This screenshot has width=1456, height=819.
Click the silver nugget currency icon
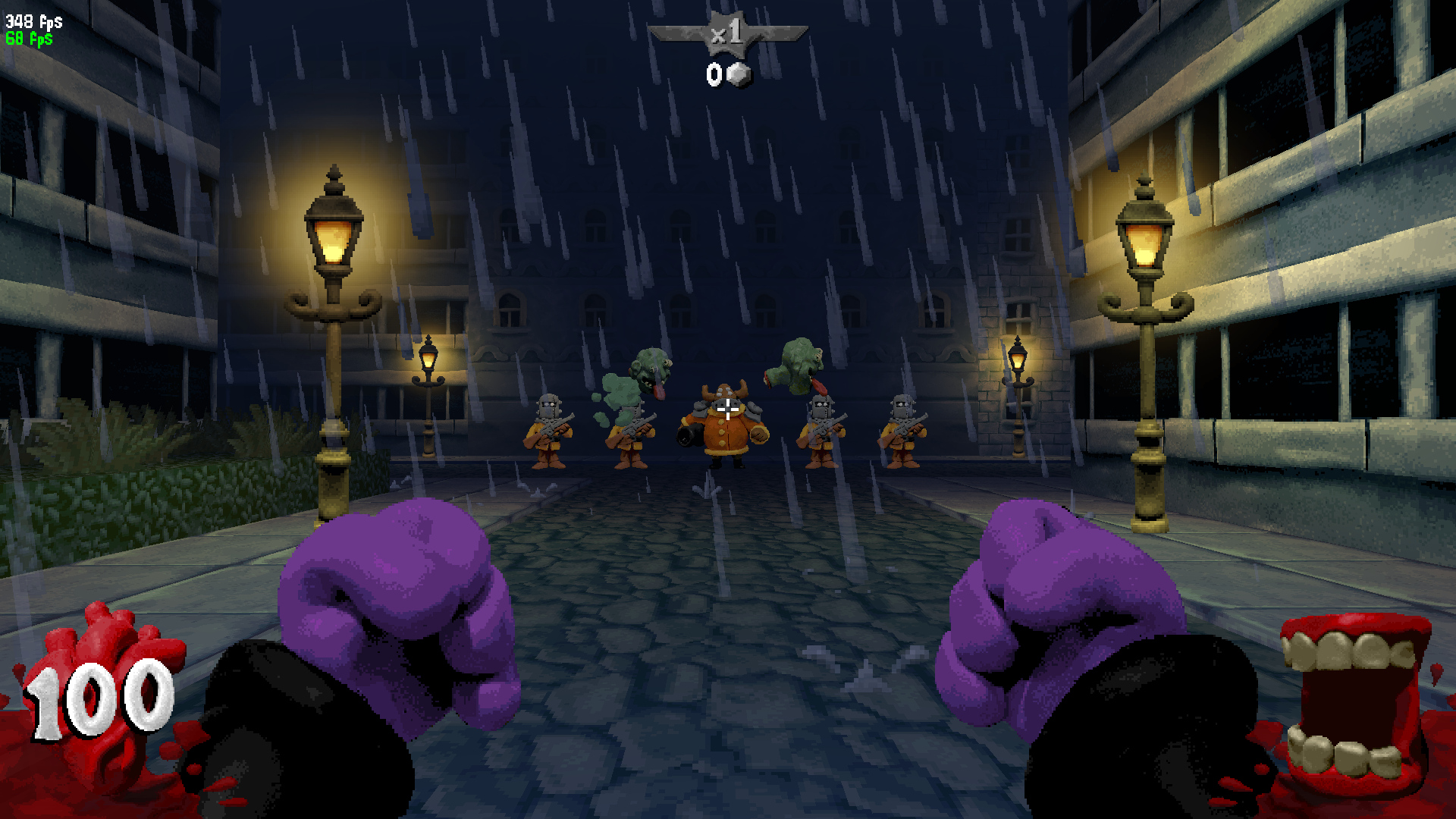(x=739, y=75)
